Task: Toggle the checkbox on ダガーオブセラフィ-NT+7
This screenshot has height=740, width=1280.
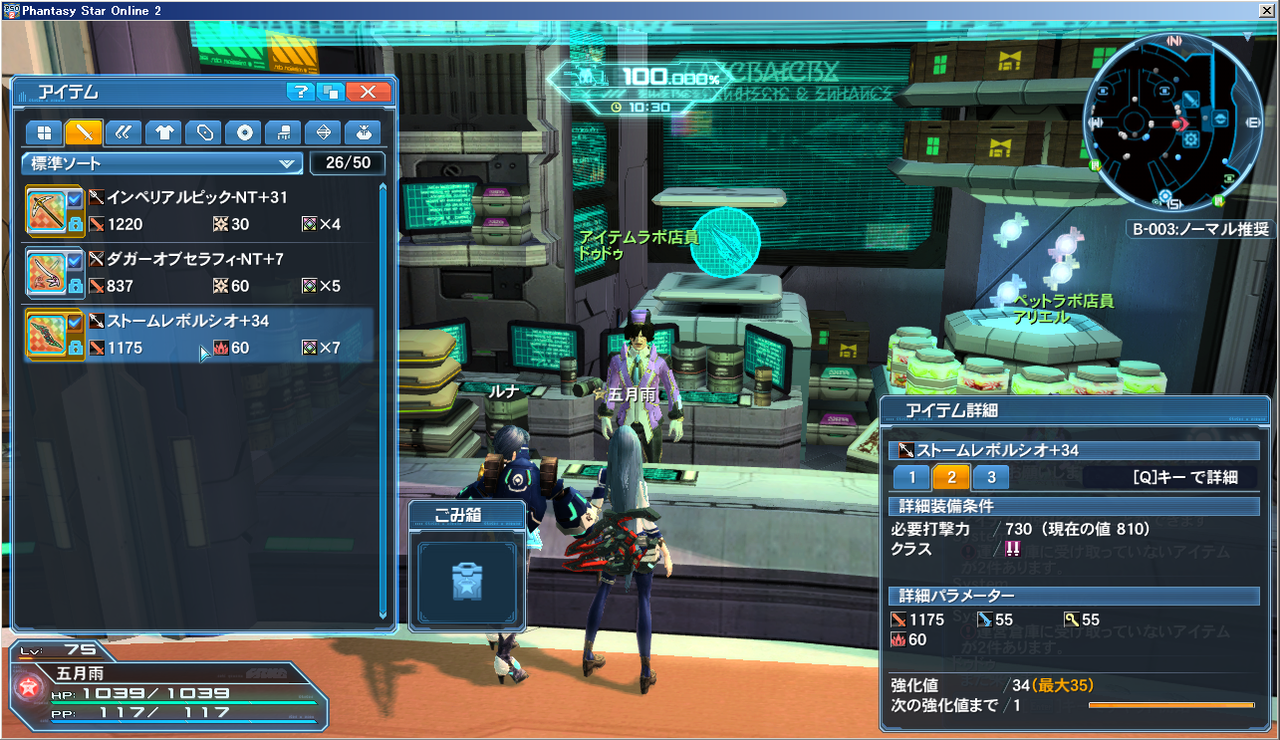Action: pyautogui.click(x=75, y=262)
